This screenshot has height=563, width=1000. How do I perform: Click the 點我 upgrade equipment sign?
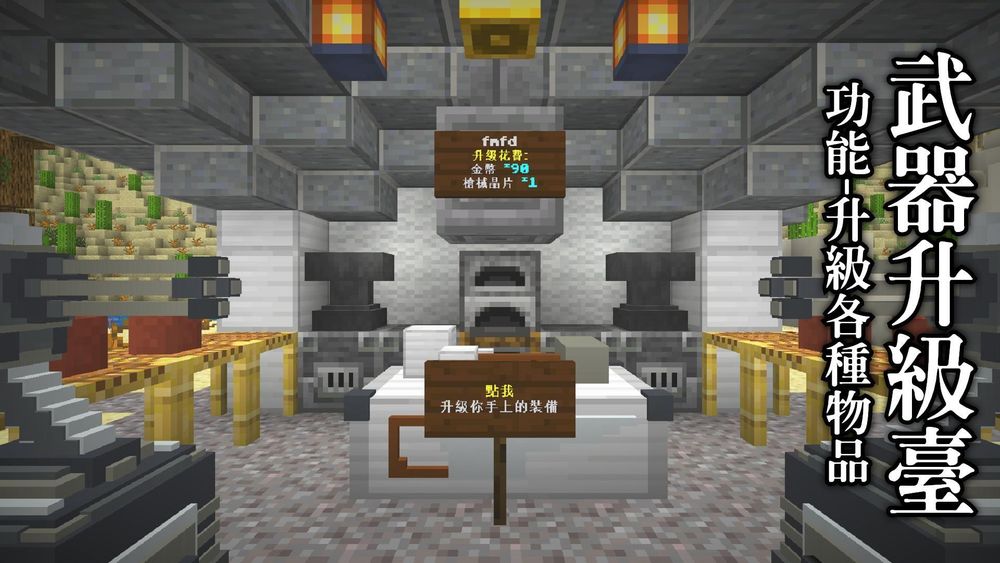[499, 398]
